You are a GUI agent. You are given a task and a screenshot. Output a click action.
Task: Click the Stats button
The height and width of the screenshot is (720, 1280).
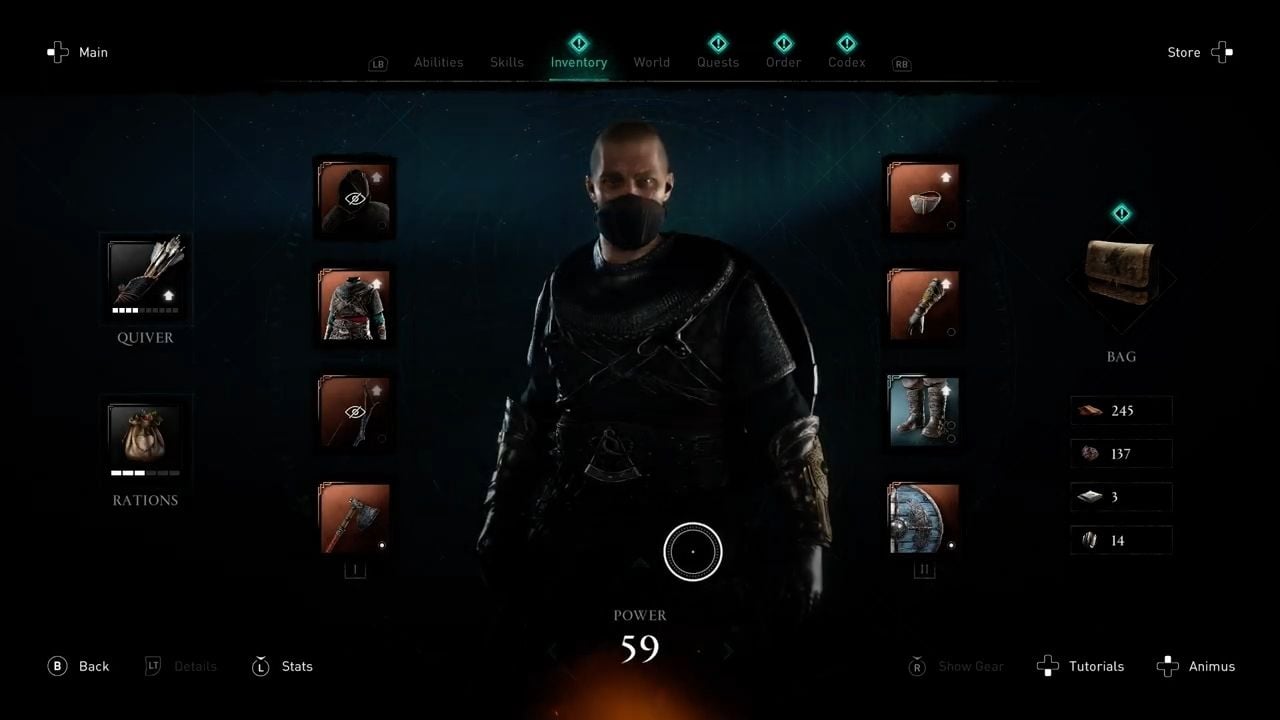[283, 666]
